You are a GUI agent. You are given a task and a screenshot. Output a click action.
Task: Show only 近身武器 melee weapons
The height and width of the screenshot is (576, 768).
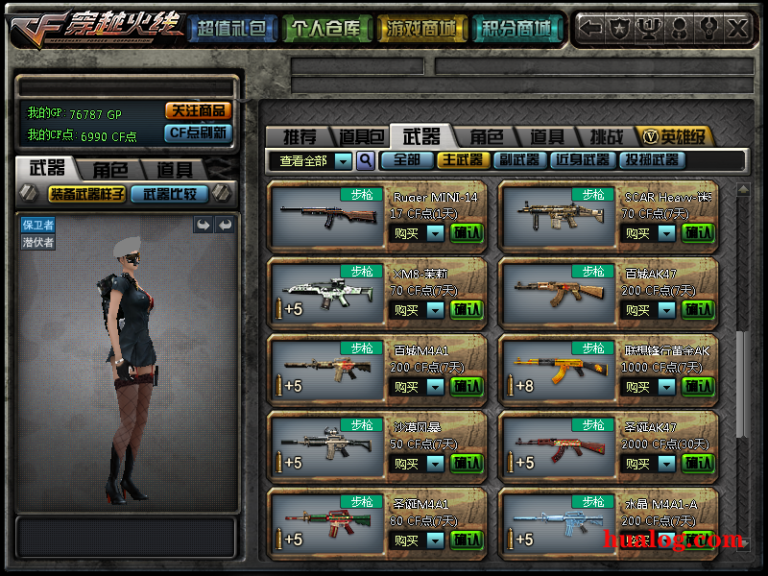click(583, 160)
